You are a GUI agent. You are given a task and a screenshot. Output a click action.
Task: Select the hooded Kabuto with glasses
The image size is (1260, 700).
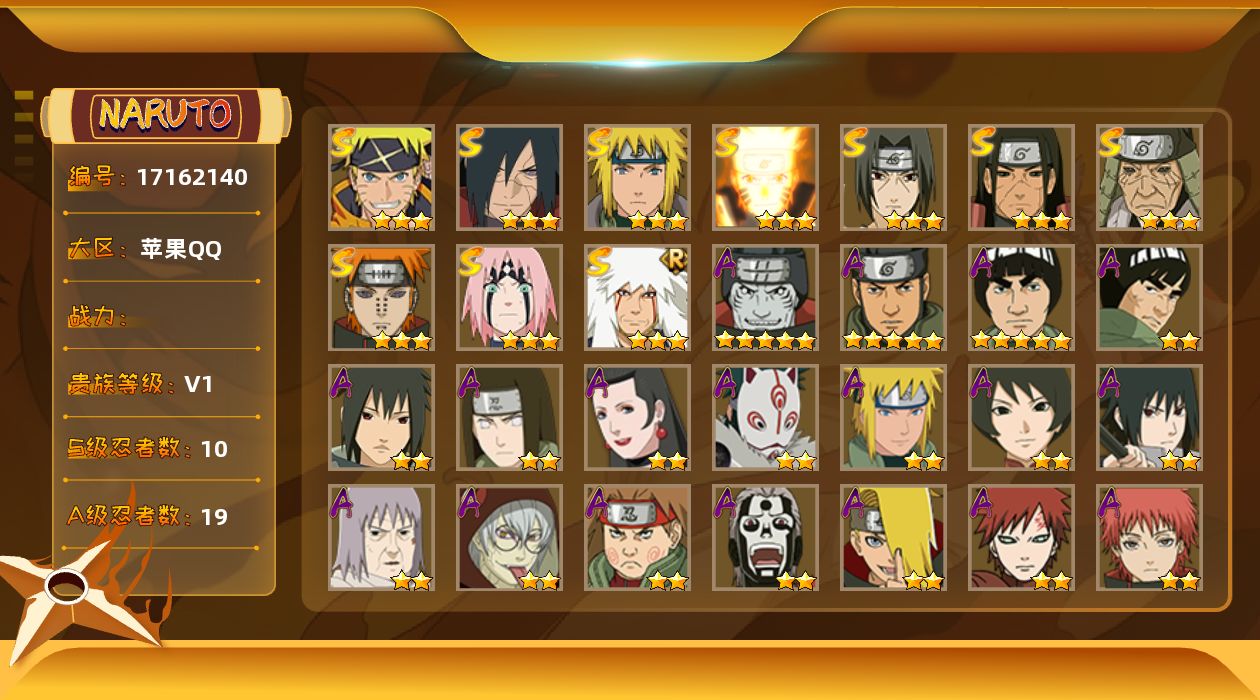[509, 537]
